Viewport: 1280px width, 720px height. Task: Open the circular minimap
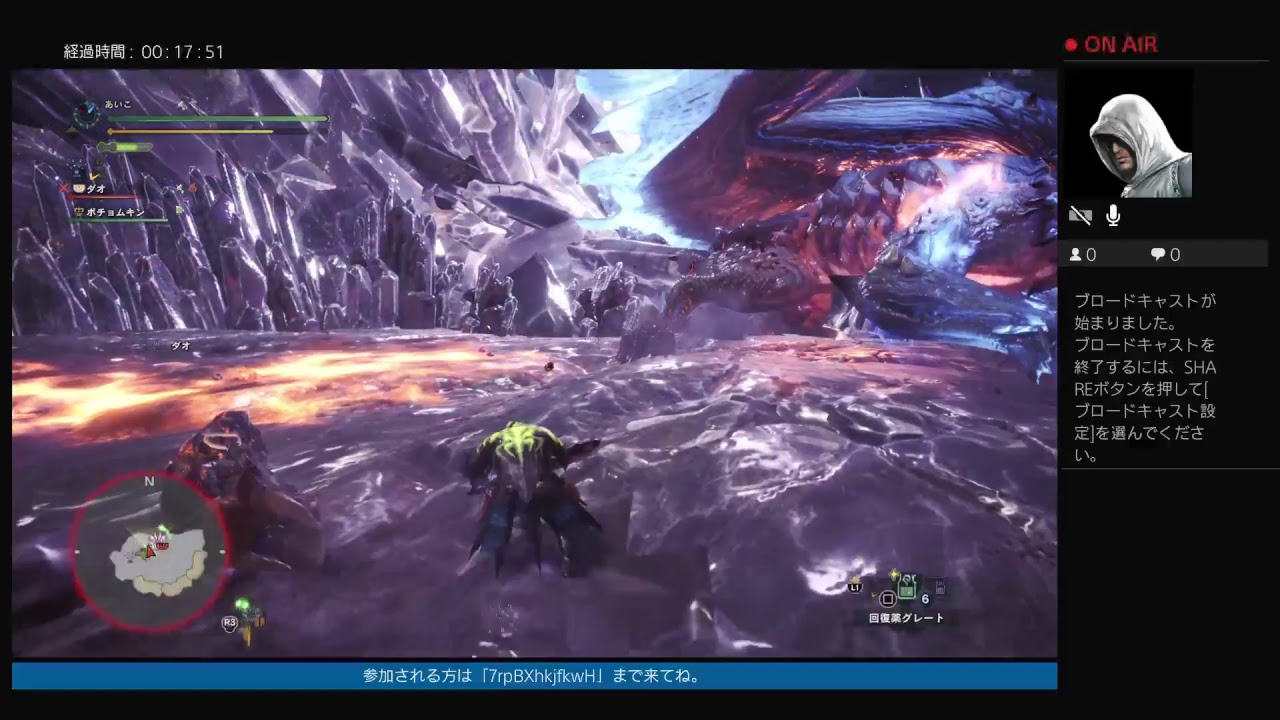coord(150,551)
